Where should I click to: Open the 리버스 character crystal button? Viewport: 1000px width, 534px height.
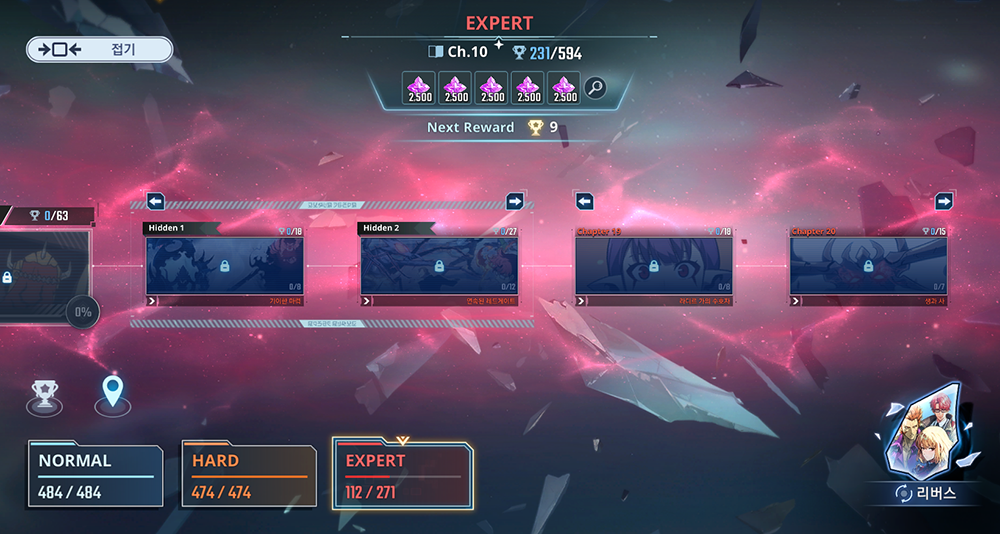point(925,445)
